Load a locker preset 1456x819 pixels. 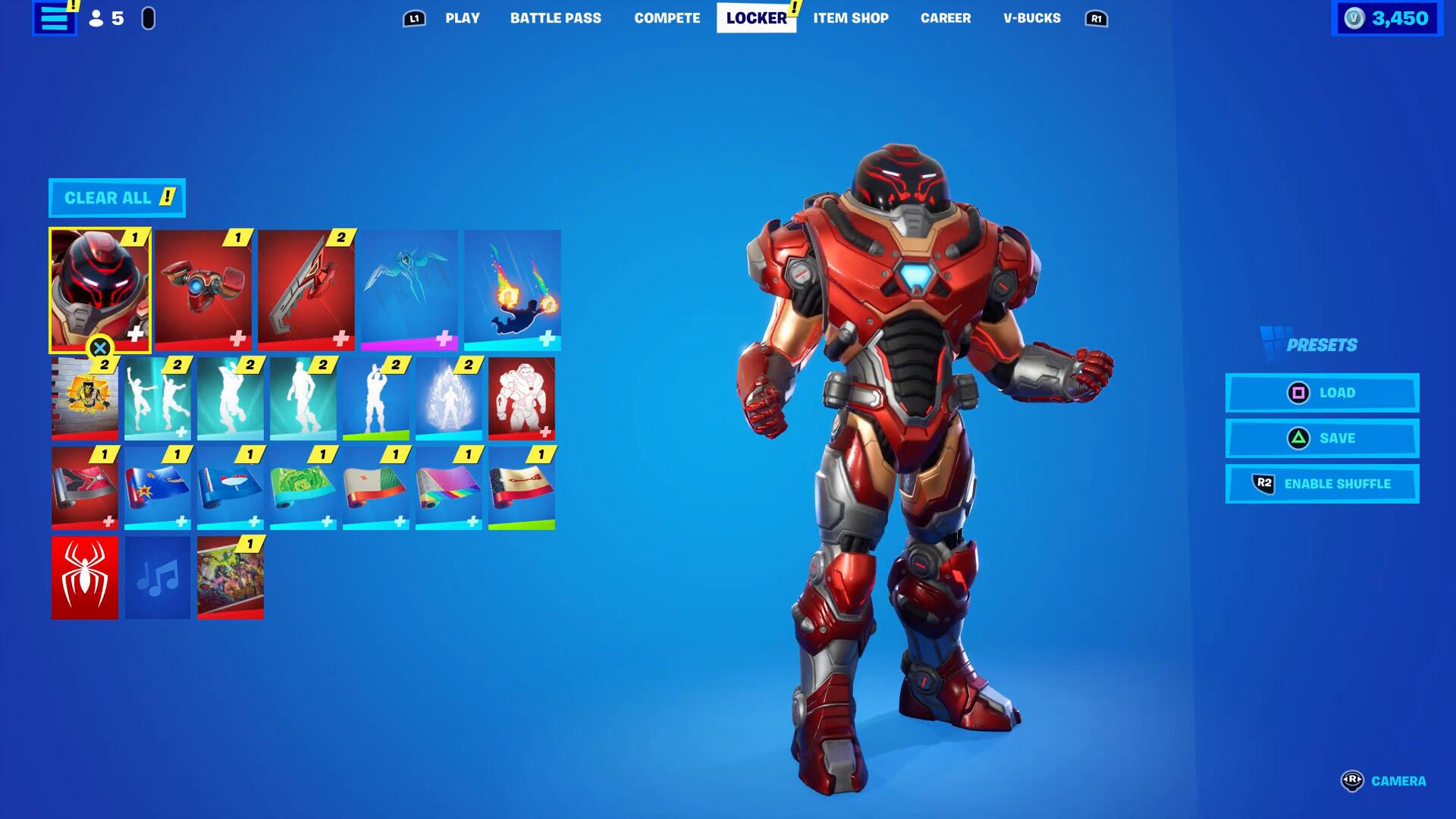[1322, 393]
